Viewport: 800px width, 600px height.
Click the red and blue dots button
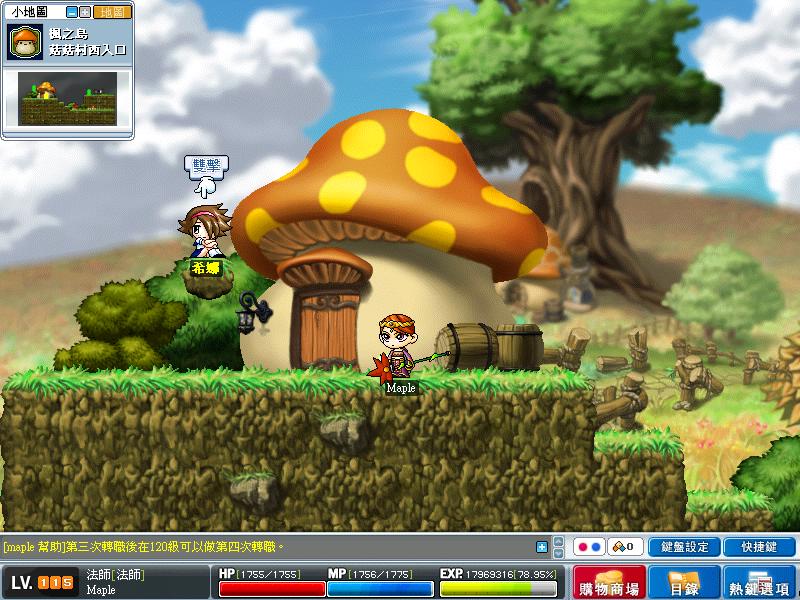click(x=588, y=547)
